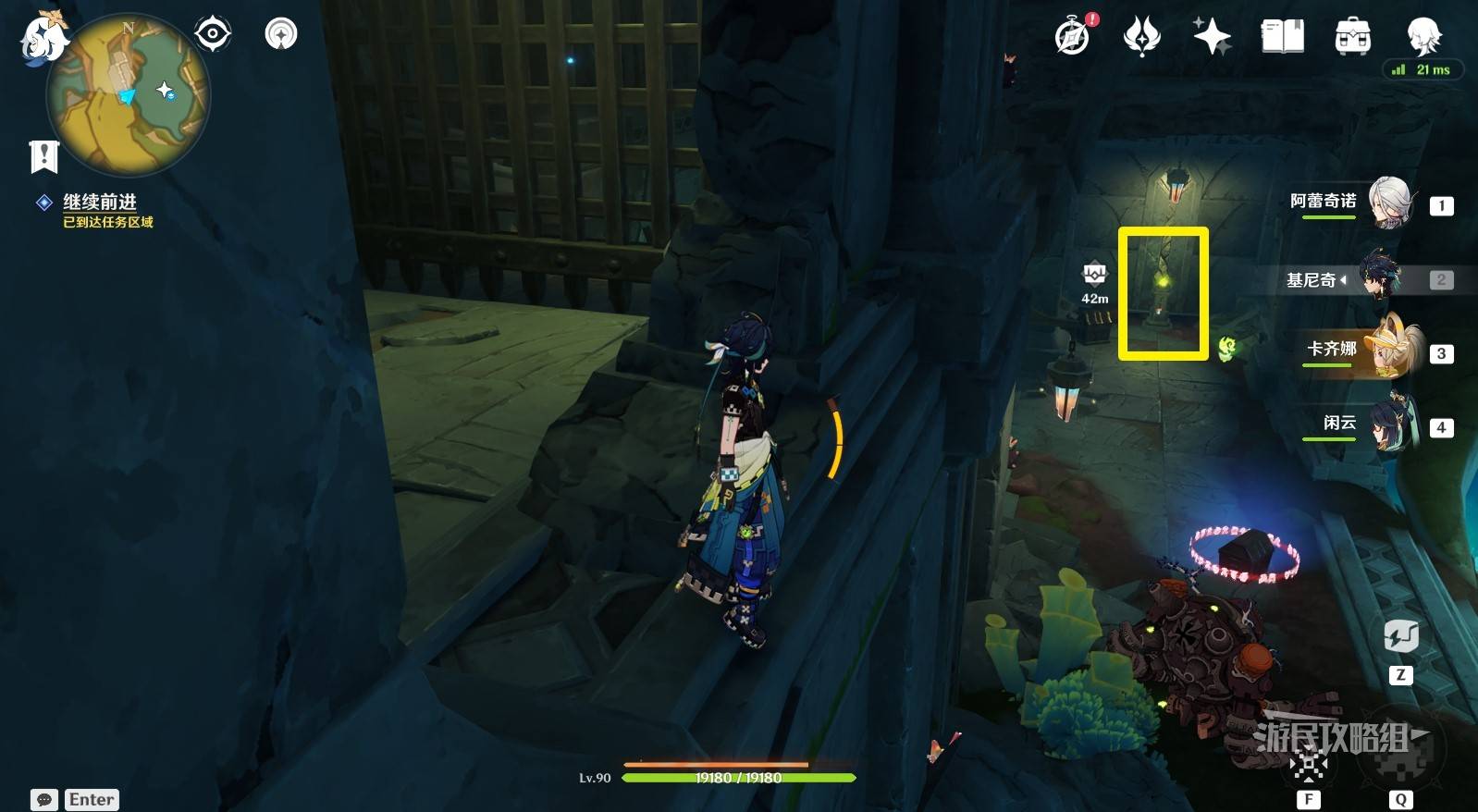Screen dimensions: 1478x812
Task: Open the backpack inventory icon
Action: click(x=1353, y=36)
